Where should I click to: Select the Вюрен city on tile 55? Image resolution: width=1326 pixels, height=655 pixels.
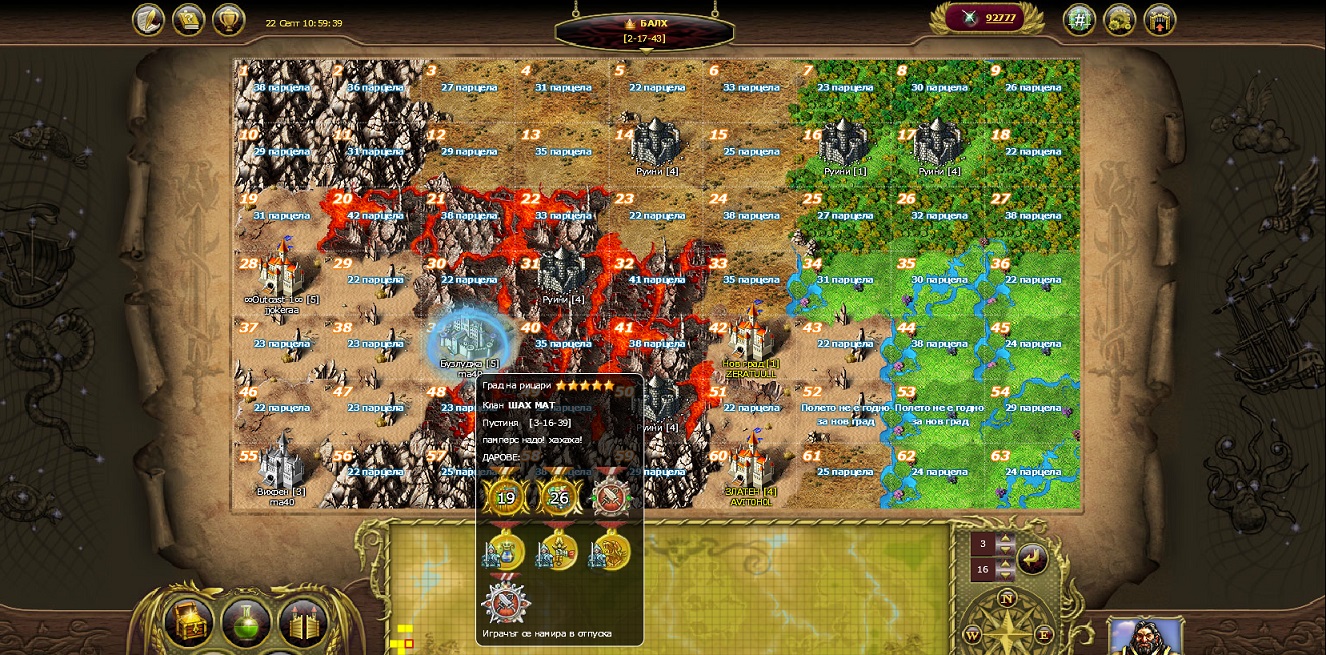[280, 465]
